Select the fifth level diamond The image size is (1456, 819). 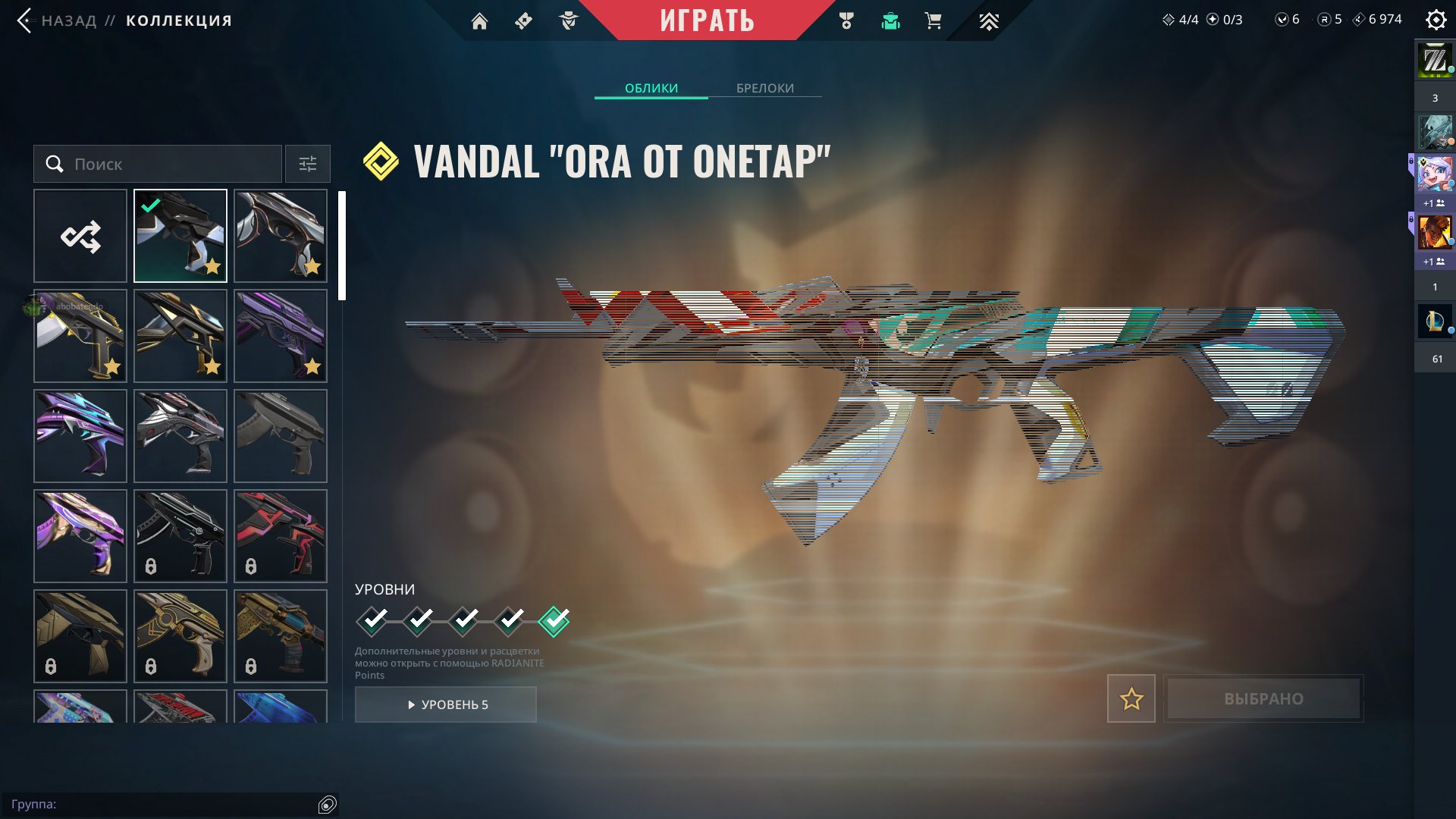click(554, 621)
